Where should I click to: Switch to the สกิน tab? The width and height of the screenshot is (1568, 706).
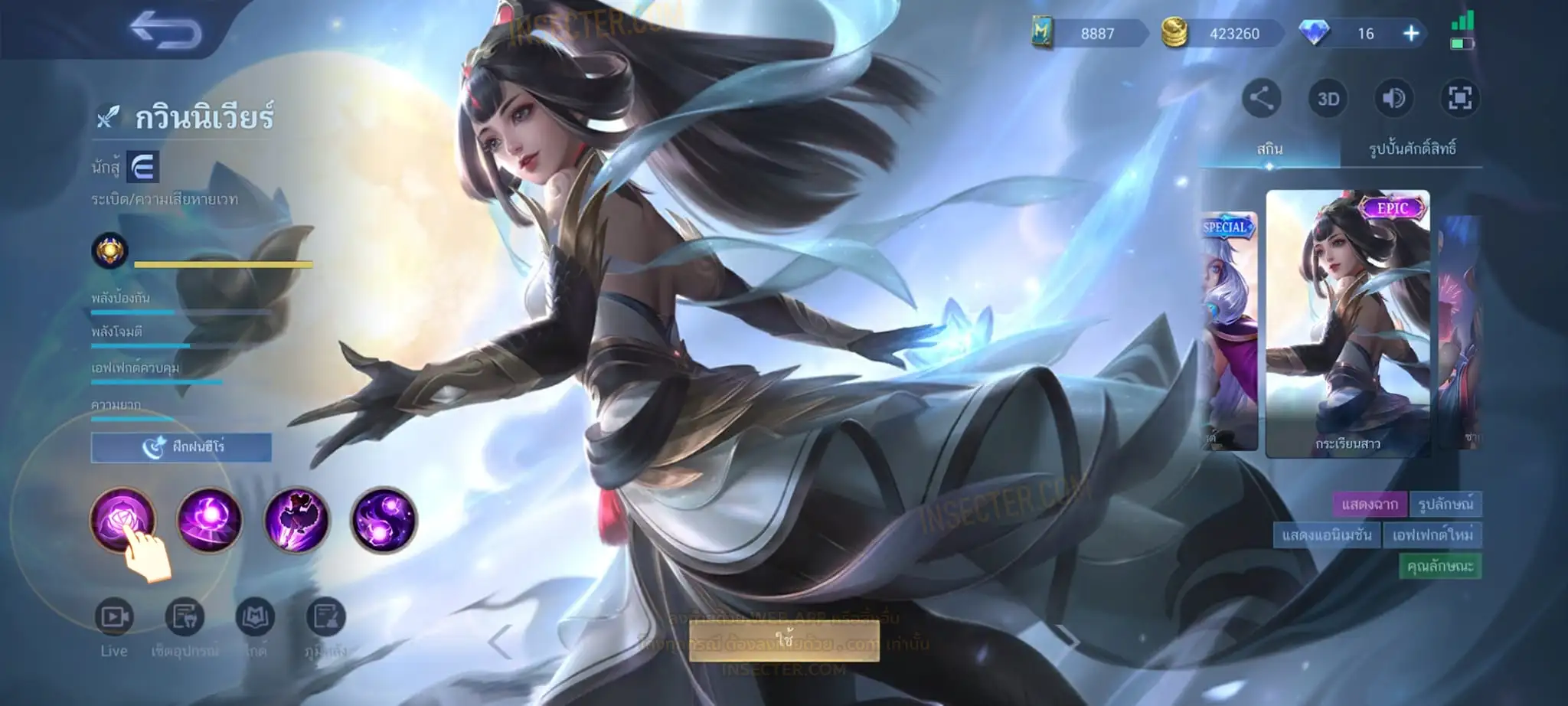pyautogui.click(x=1269, y=149)
